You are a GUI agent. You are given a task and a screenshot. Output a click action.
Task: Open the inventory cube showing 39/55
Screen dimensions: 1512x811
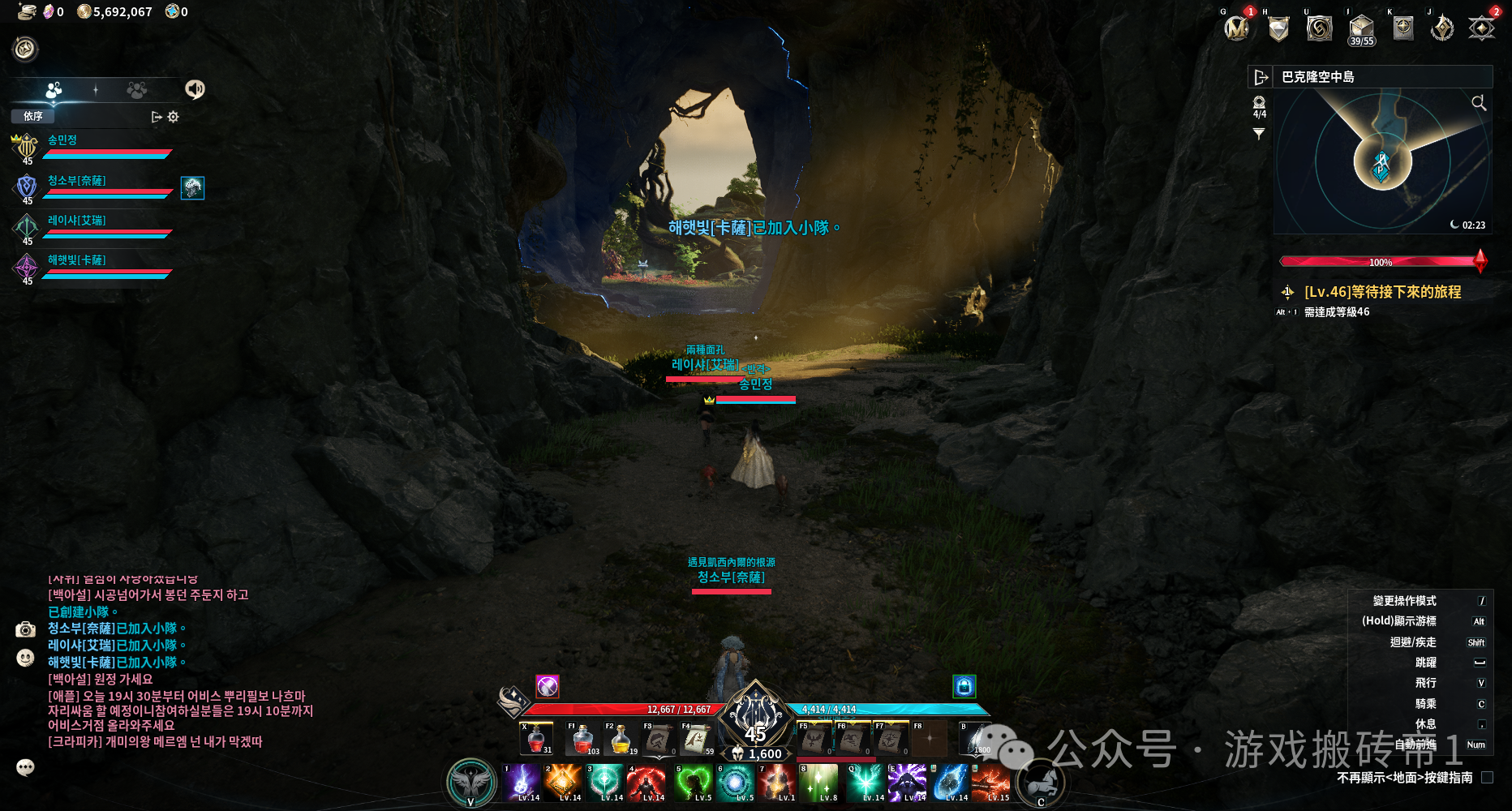tap(1361, 29)
